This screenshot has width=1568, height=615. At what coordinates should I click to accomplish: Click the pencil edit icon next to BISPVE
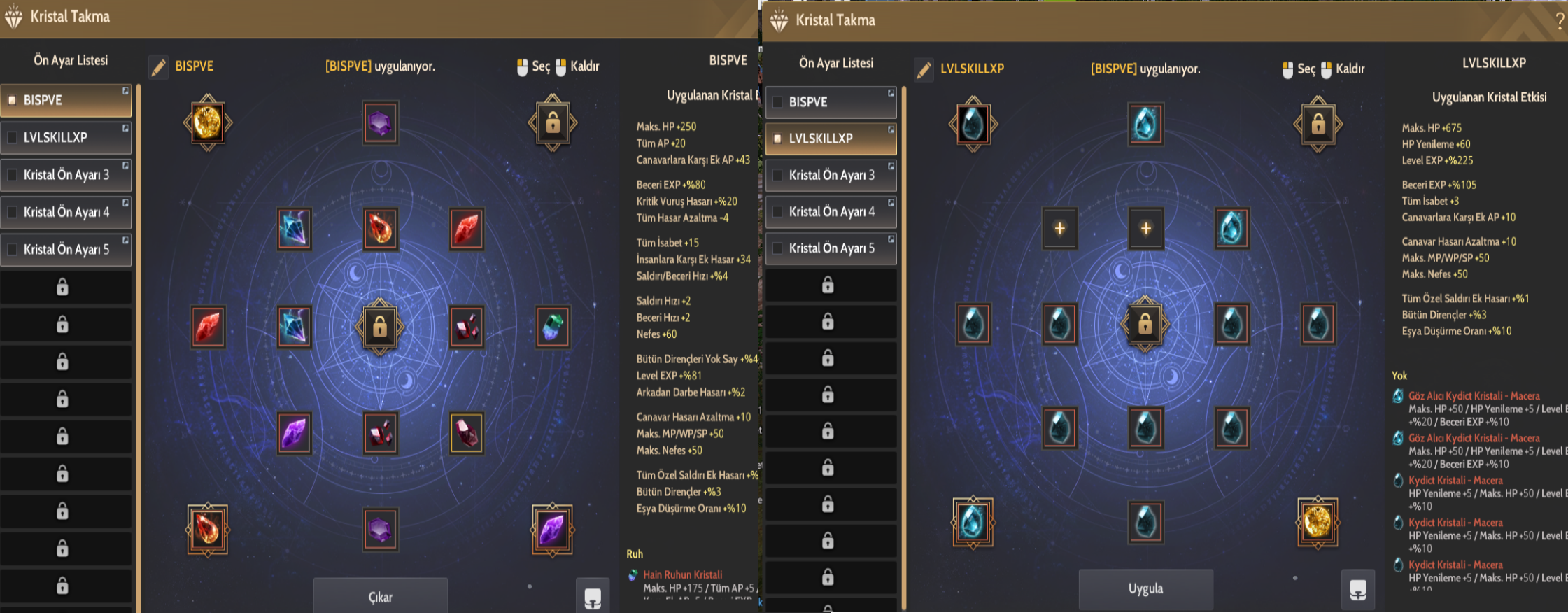click(159, 66)
